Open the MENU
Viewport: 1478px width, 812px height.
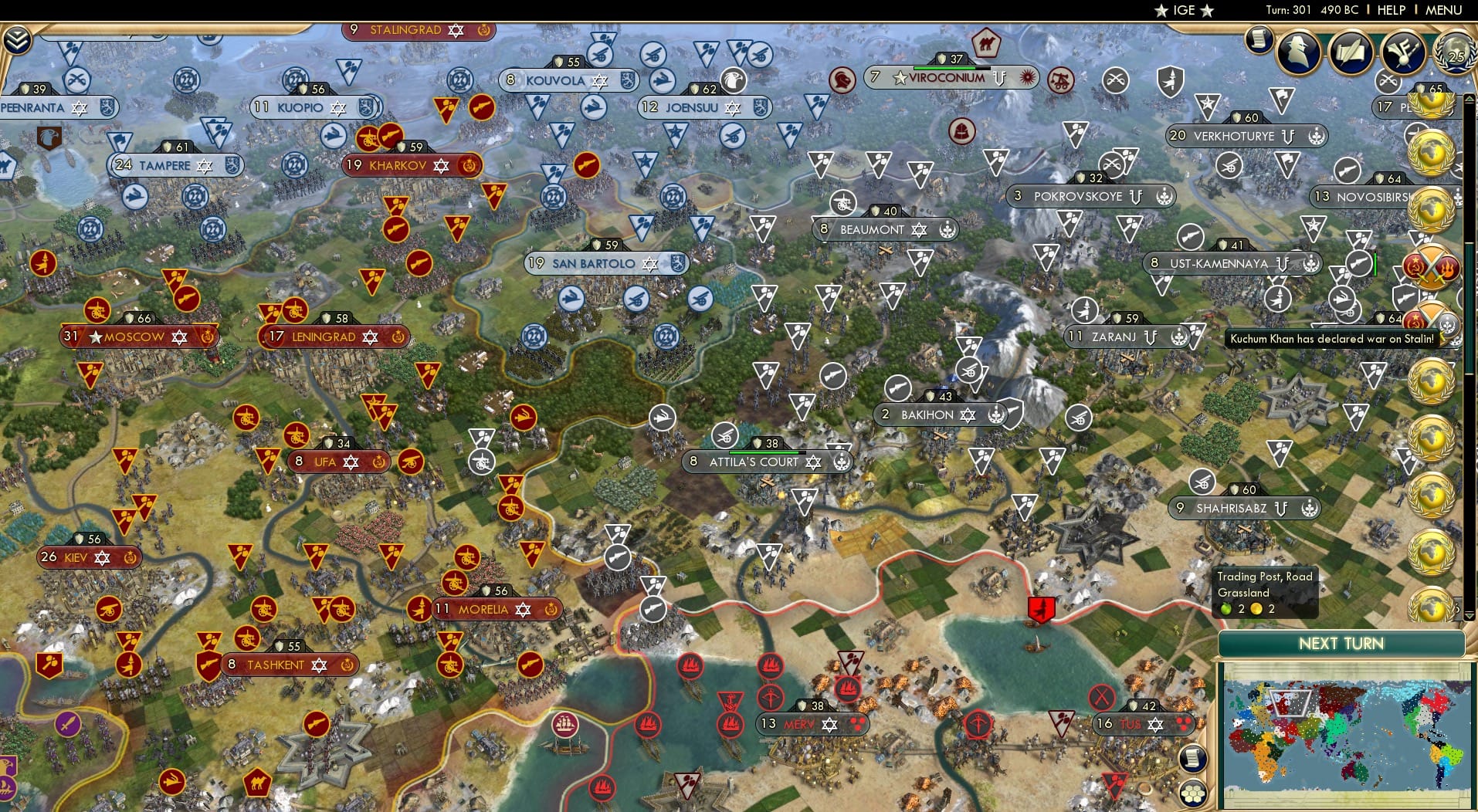(1445, 10)
